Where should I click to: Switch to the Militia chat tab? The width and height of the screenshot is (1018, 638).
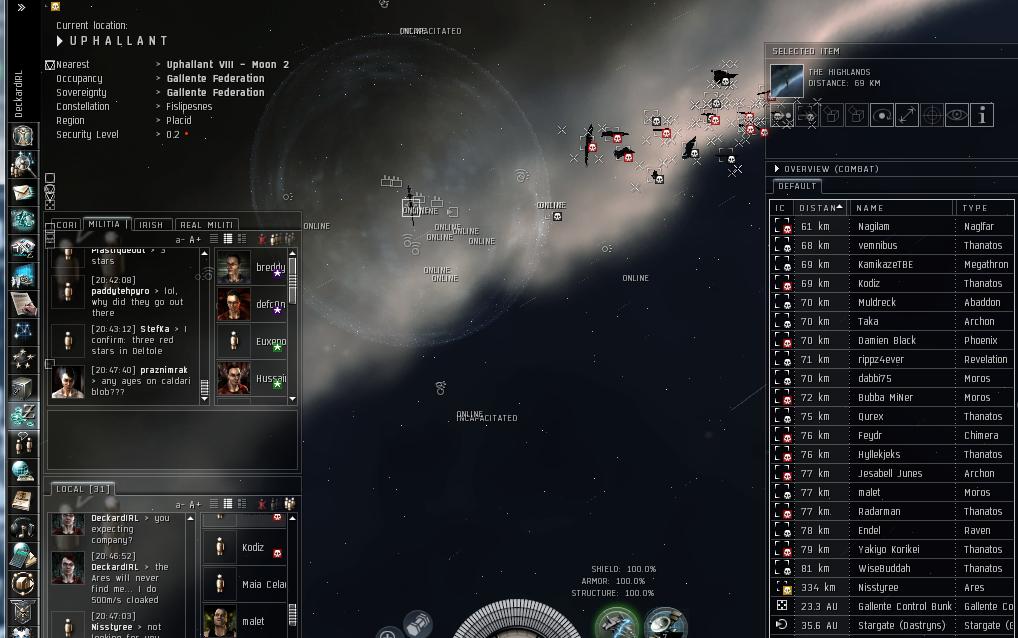point(104,225)
